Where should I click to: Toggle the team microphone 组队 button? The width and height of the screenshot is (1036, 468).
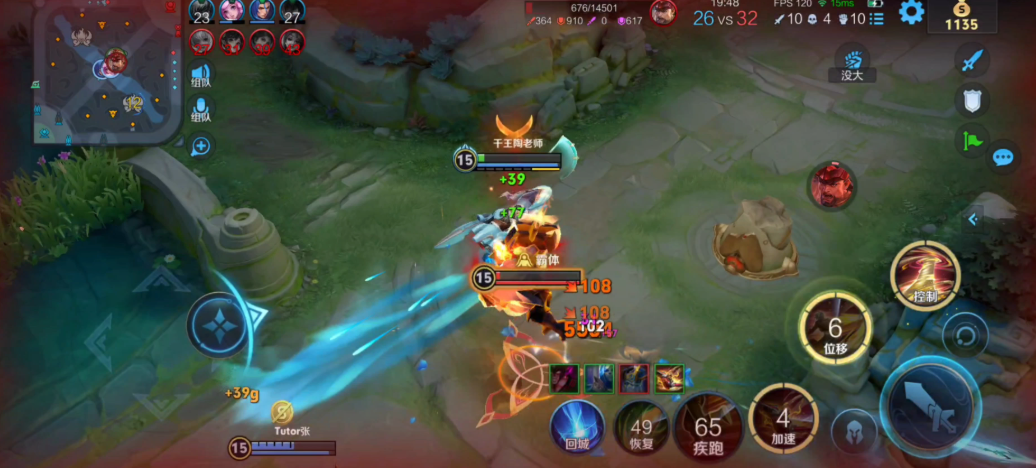(x=201, y=109)
